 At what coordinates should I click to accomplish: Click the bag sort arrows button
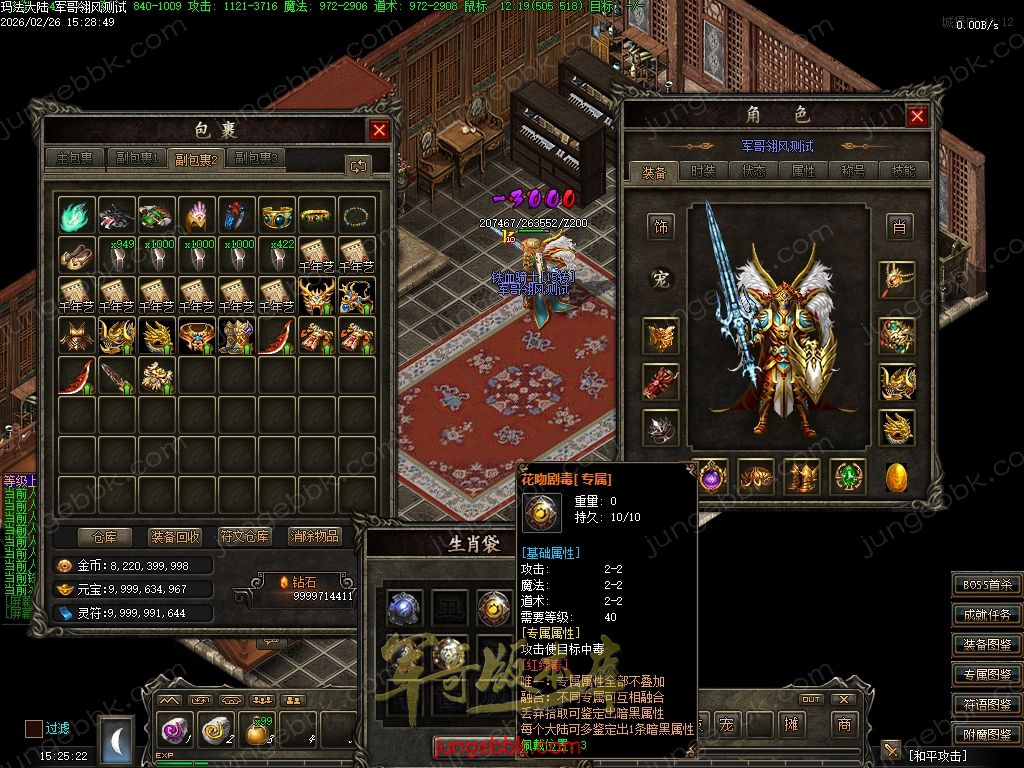[x=357, y=165]
